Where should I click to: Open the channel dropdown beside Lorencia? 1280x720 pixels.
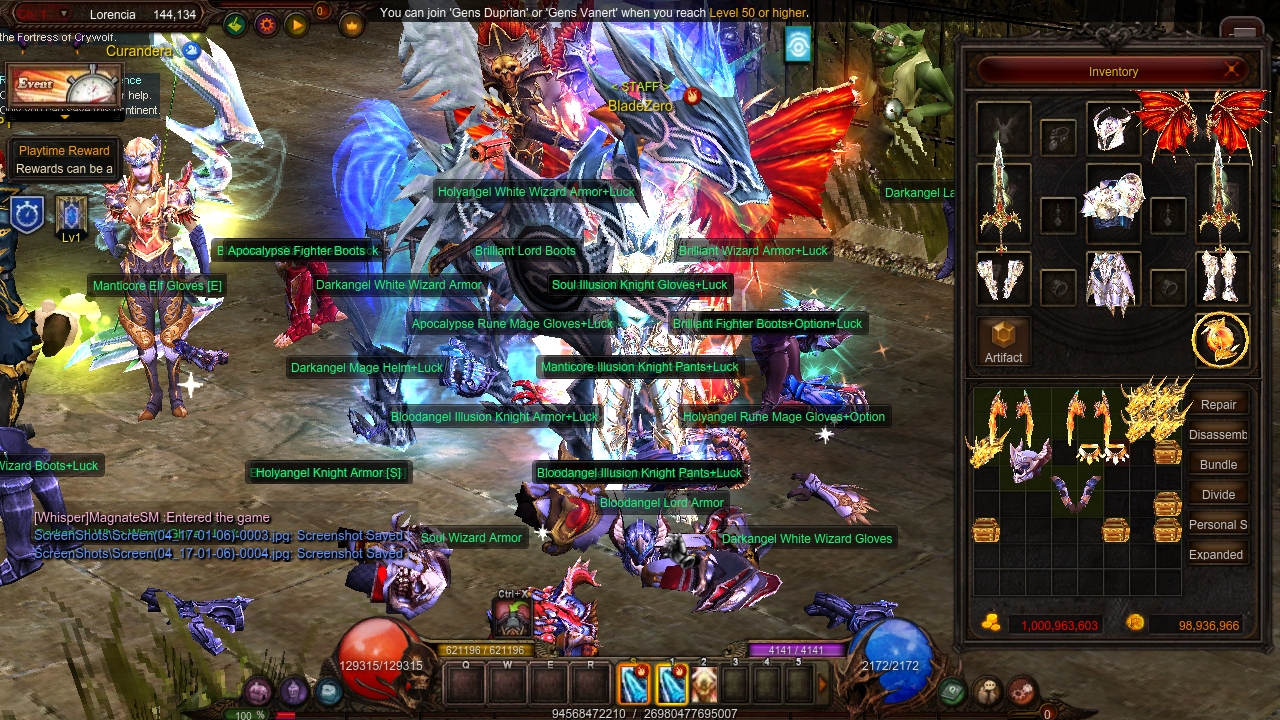pos(65,14)
